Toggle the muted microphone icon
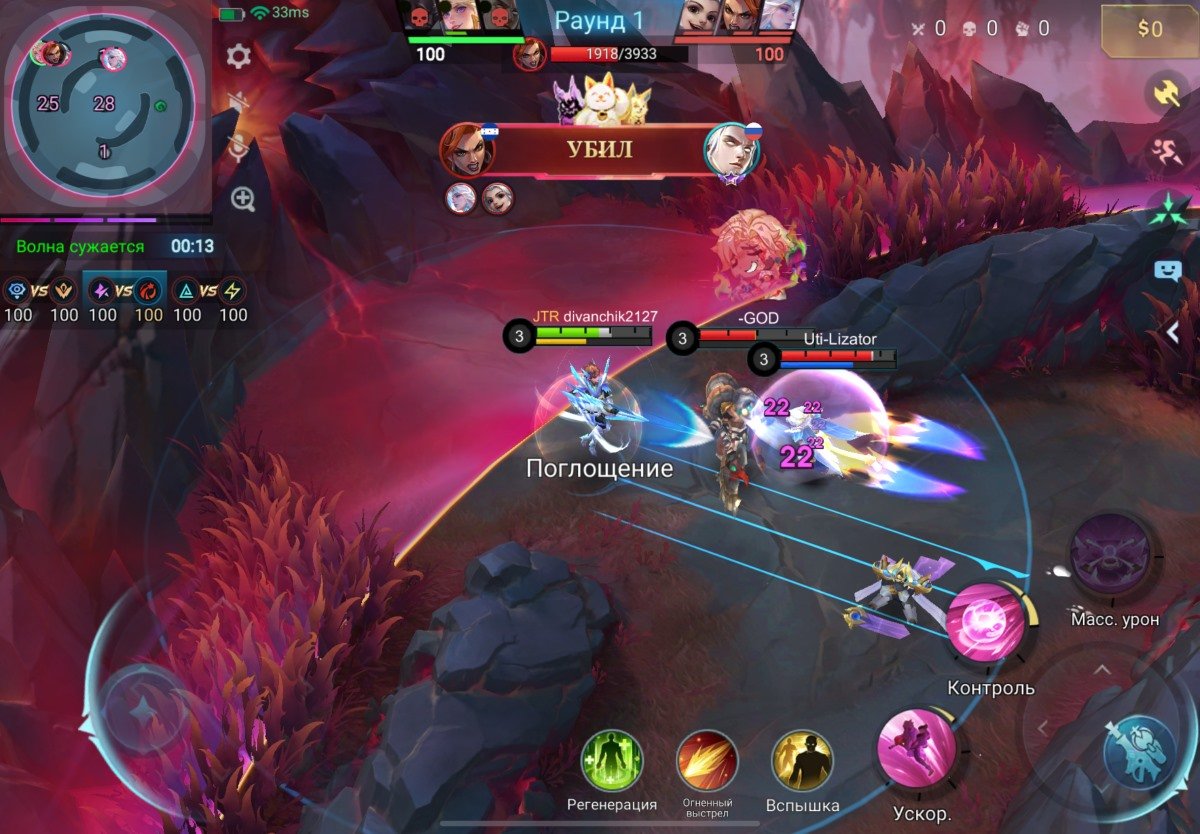The image size is (1200, 834). (x=238, y=150)
